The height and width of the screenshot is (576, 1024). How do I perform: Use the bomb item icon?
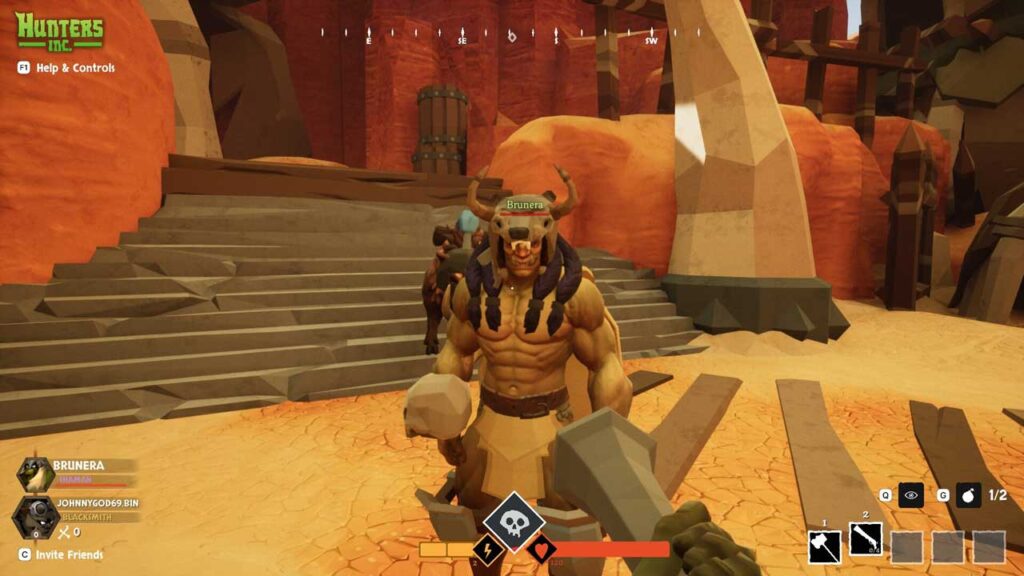[967, 494]
